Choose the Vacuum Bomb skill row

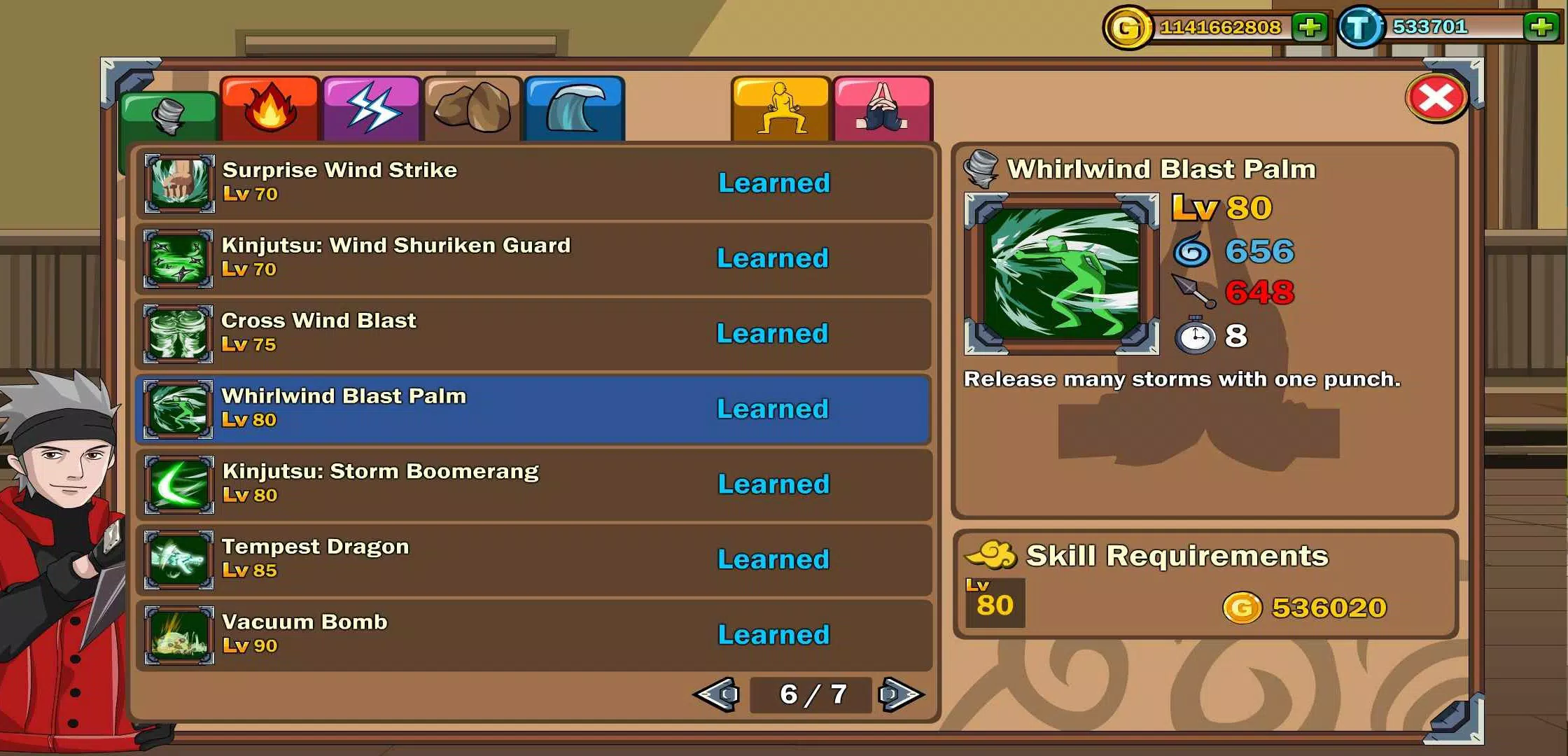[x=533, y=635]
